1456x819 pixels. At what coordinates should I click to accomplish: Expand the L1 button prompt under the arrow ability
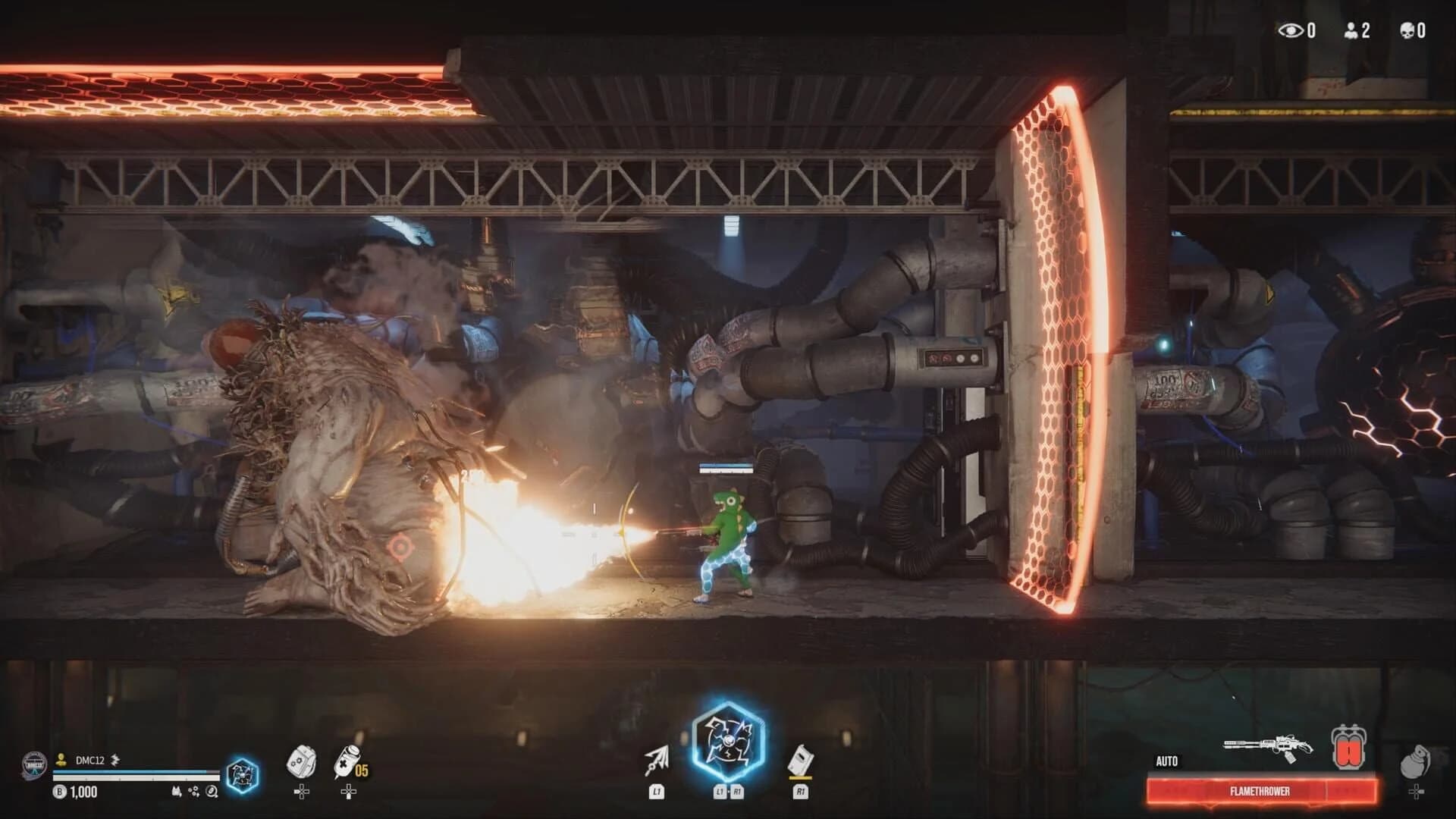[x=657, y=792]
